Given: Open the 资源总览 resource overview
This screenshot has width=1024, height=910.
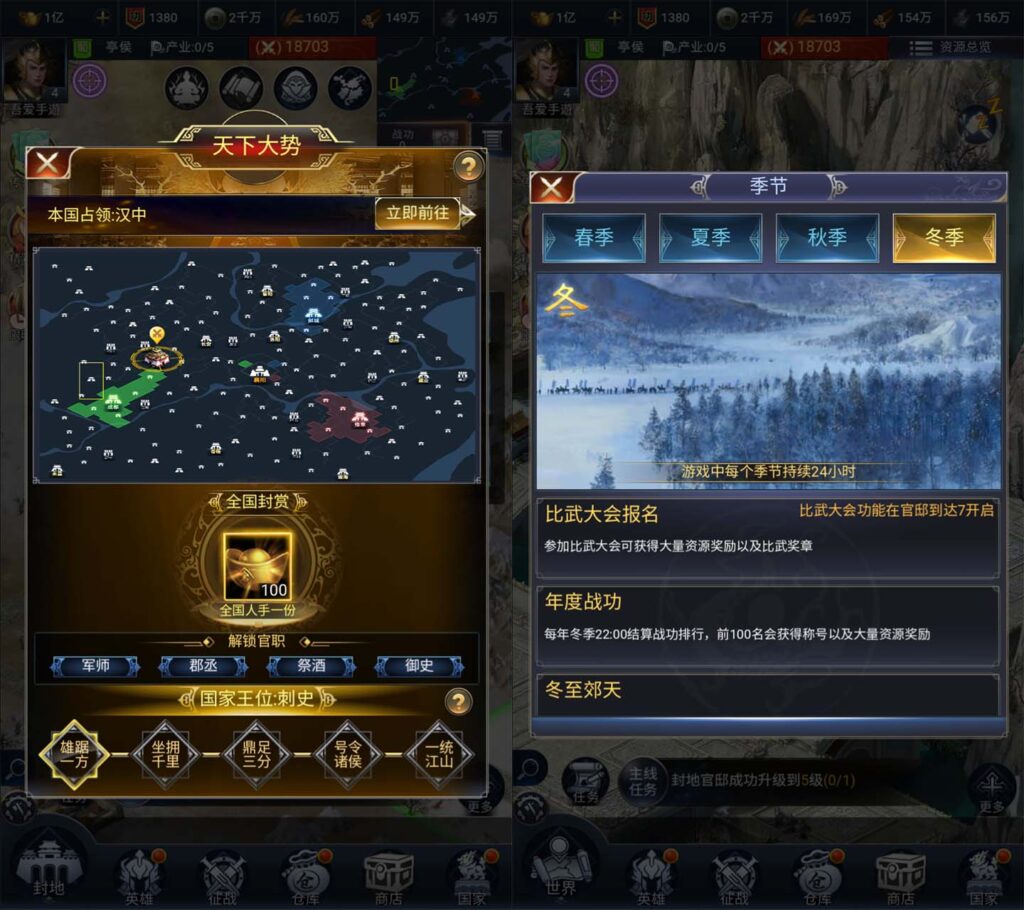Looking at the screenshot, I should click(x=952, y=47).
